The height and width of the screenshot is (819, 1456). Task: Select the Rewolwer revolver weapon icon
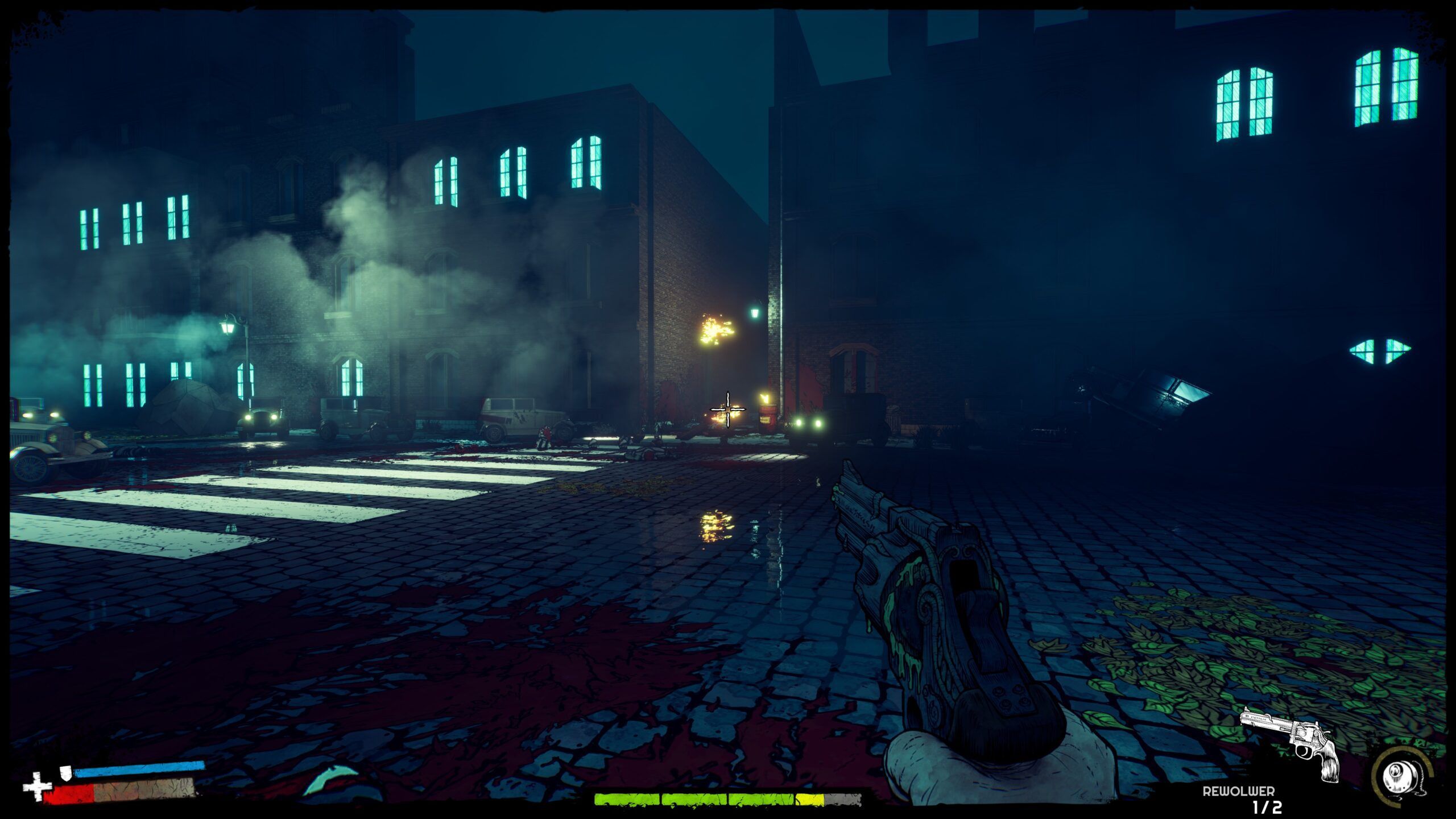coord(1291,742)
